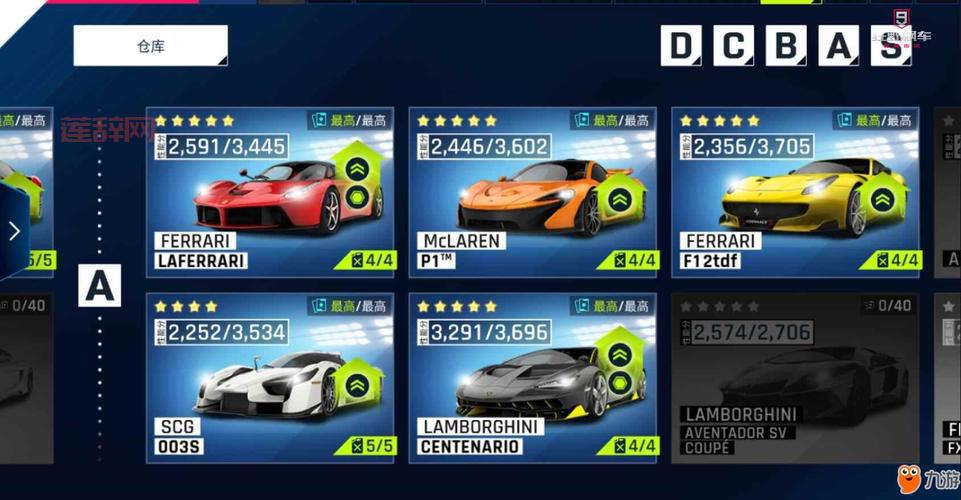
Task: Choose the McLaren P1 card
Action: 532,192
